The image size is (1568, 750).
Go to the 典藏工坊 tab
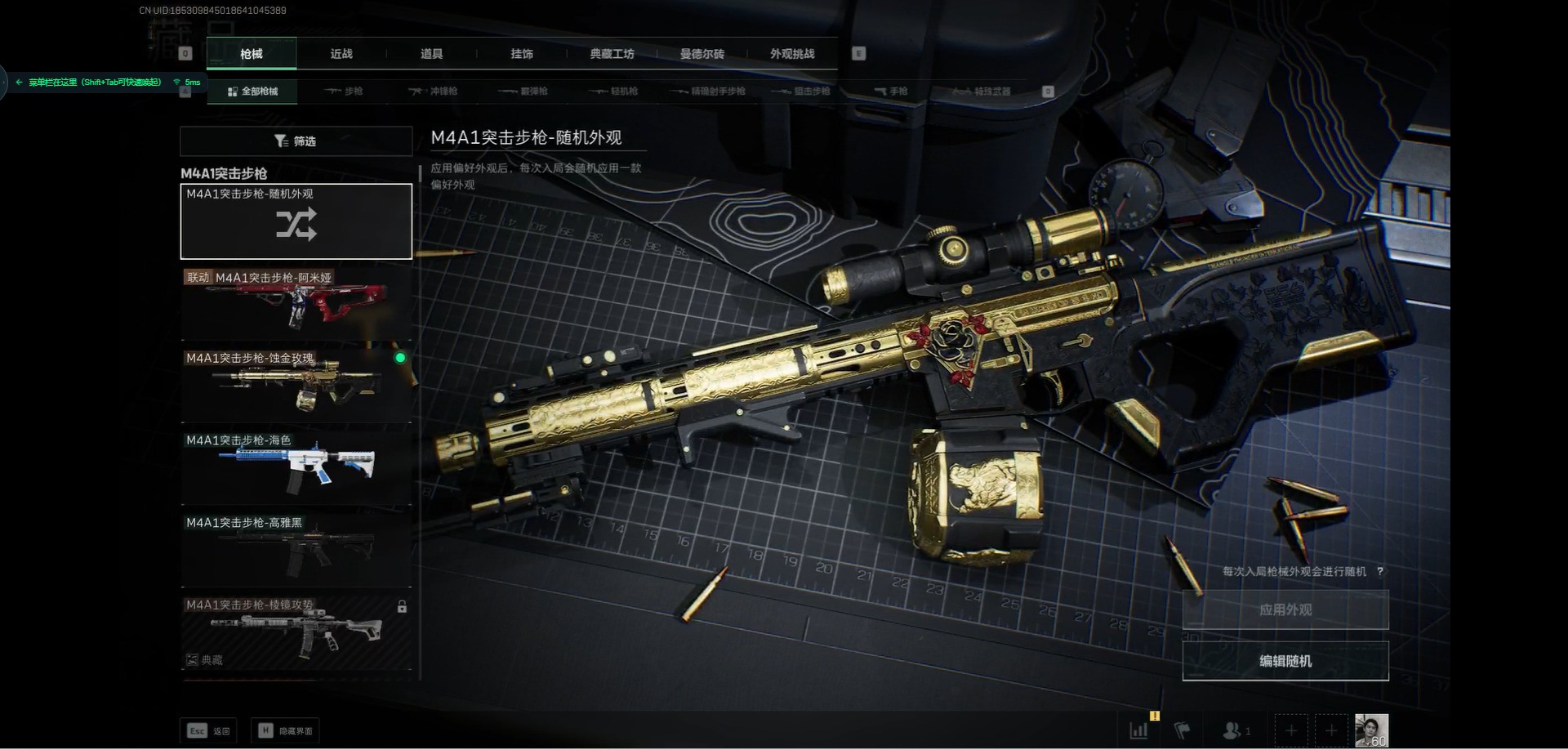tap(612, 54)
